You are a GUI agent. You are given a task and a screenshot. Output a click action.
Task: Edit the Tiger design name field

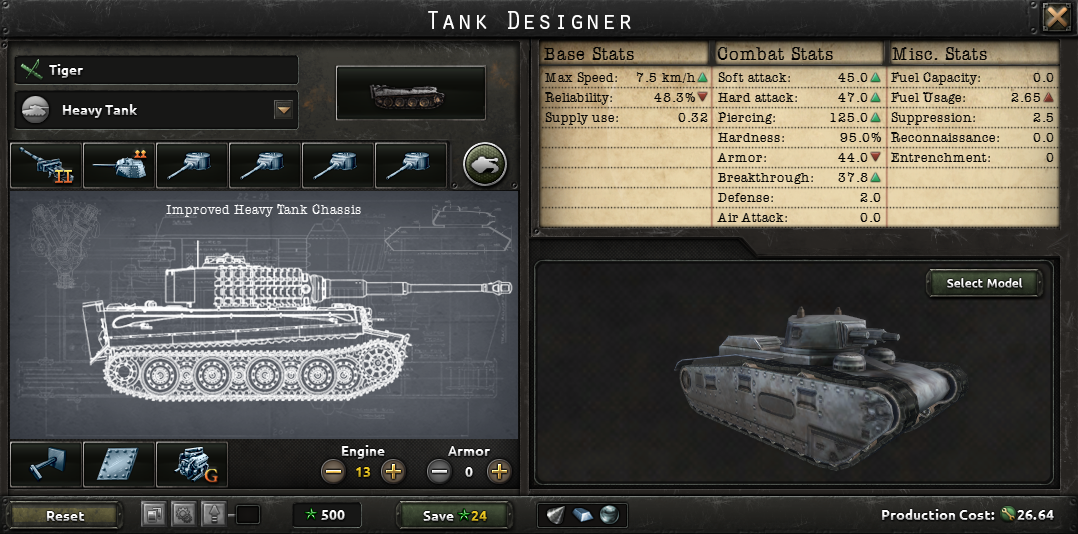click(156, 70)
